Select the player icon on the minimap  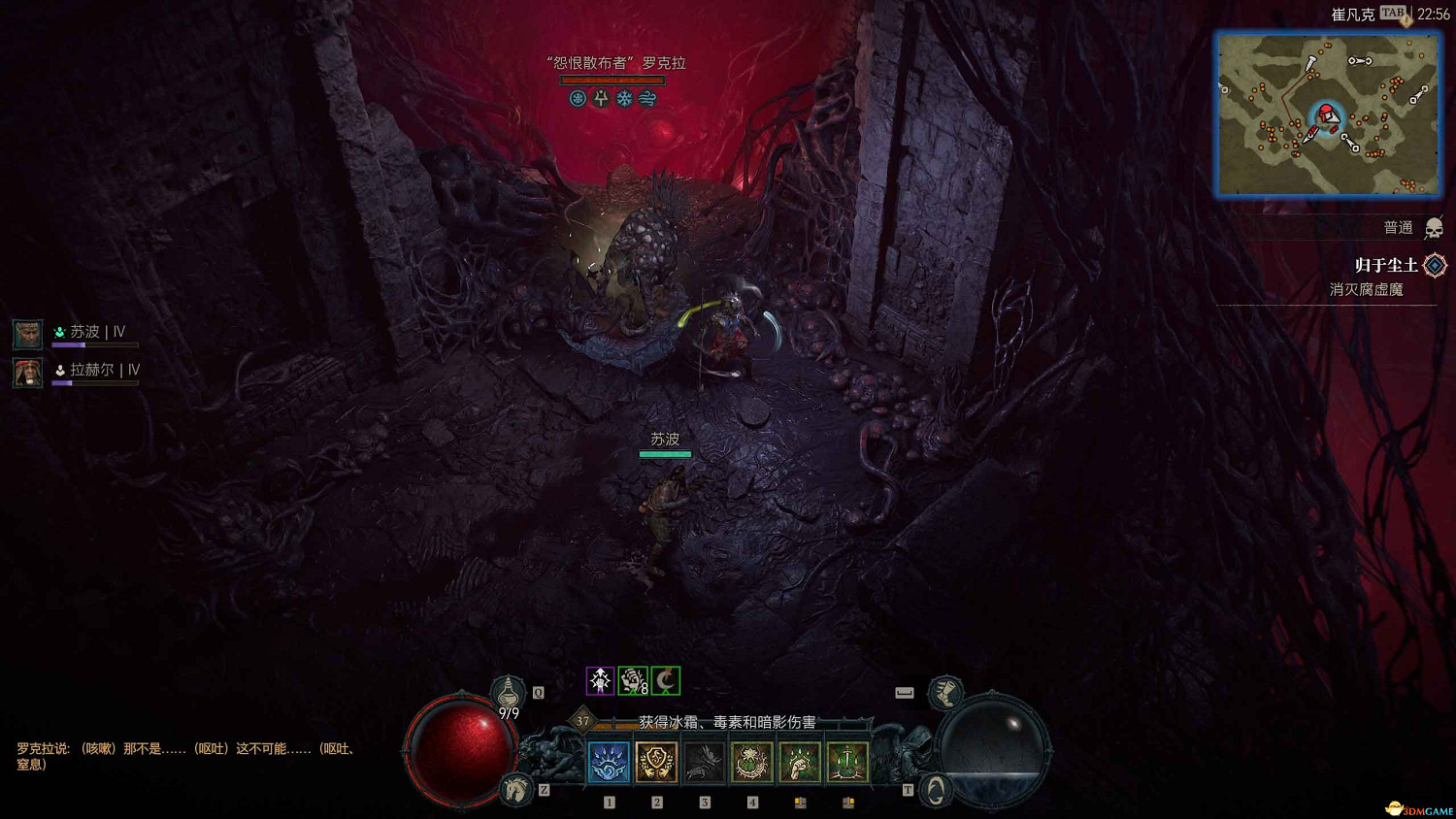[x=1326, y=116]
